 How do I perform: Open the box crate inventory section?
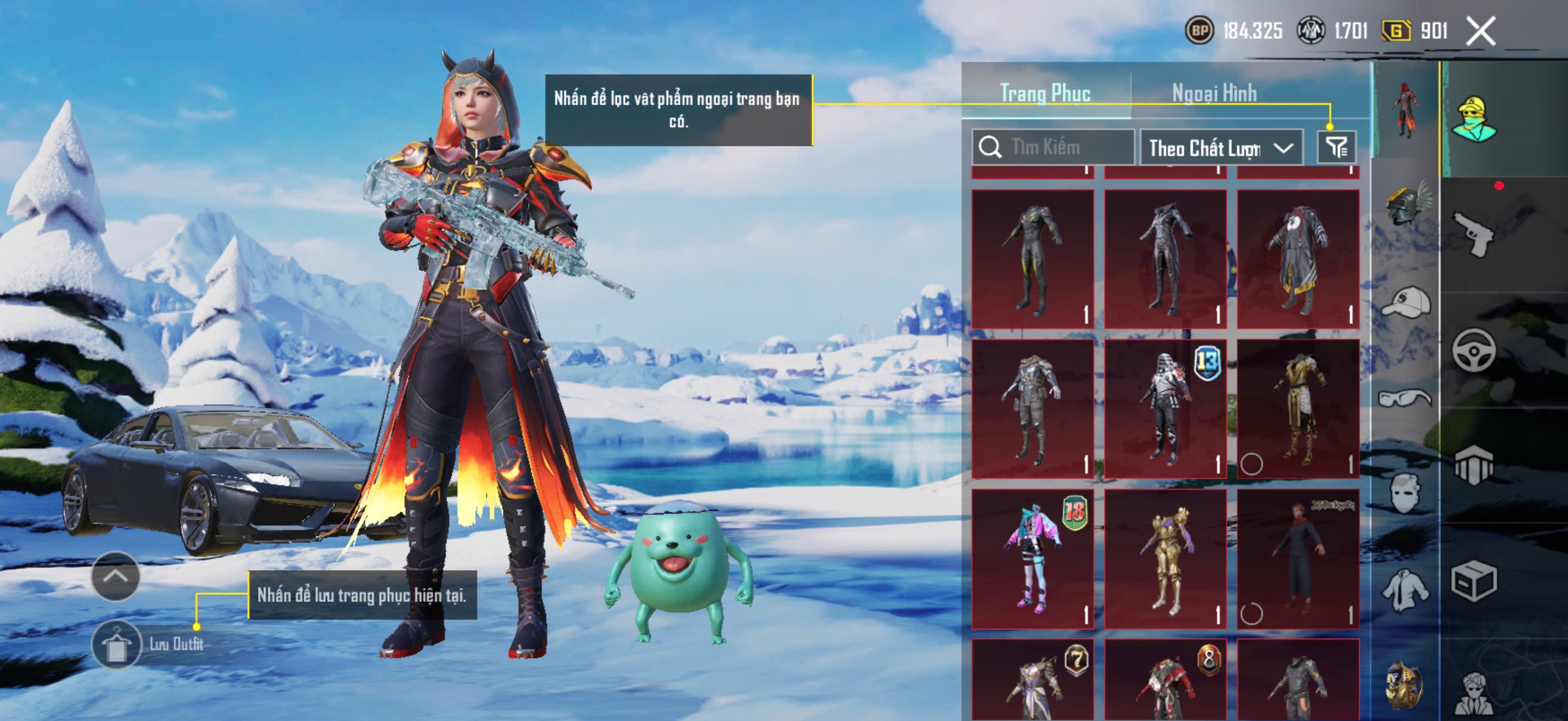point(1473,581)
